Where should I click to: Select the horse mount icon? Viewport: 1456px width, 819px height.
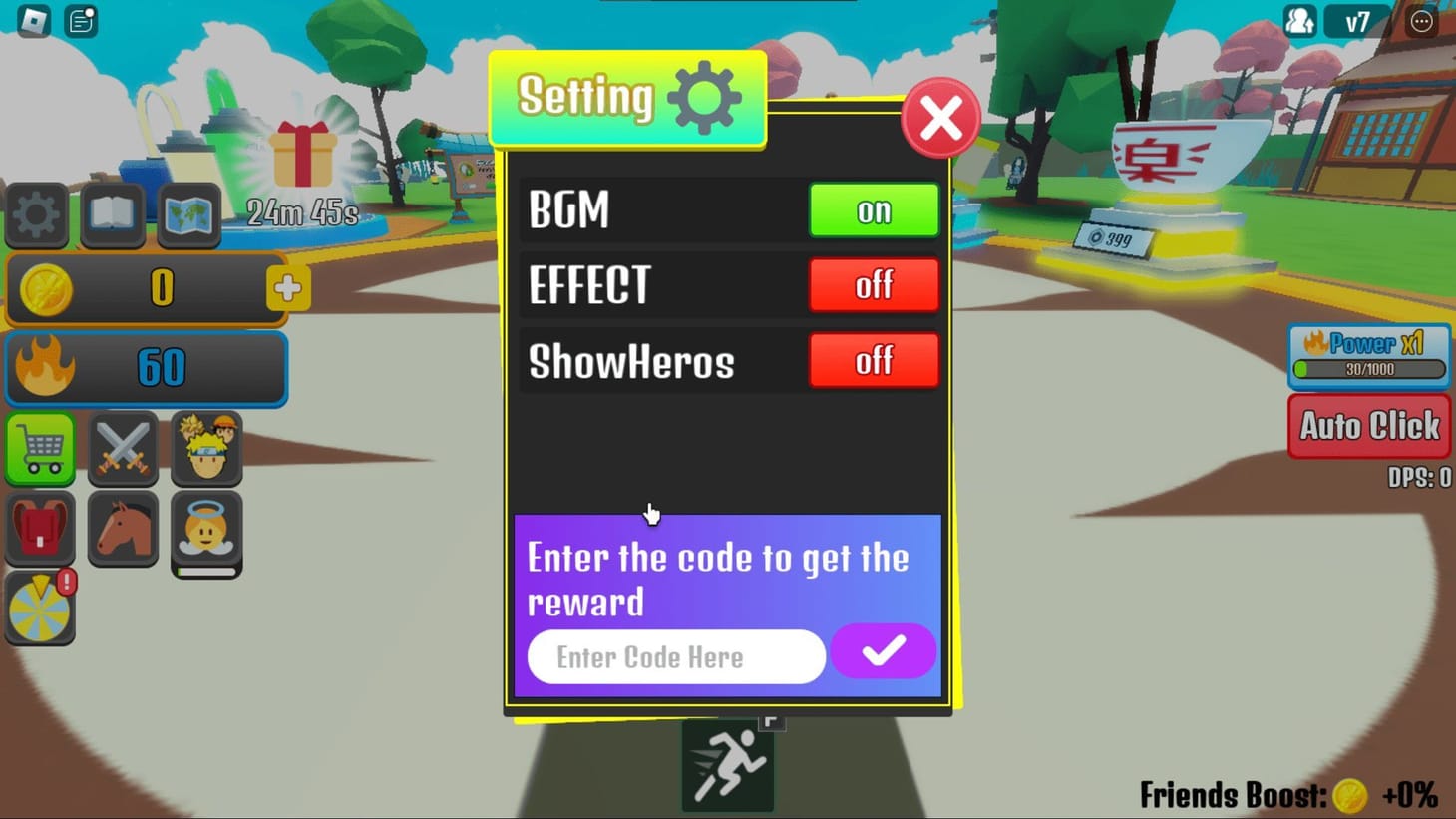pos(122,529)
